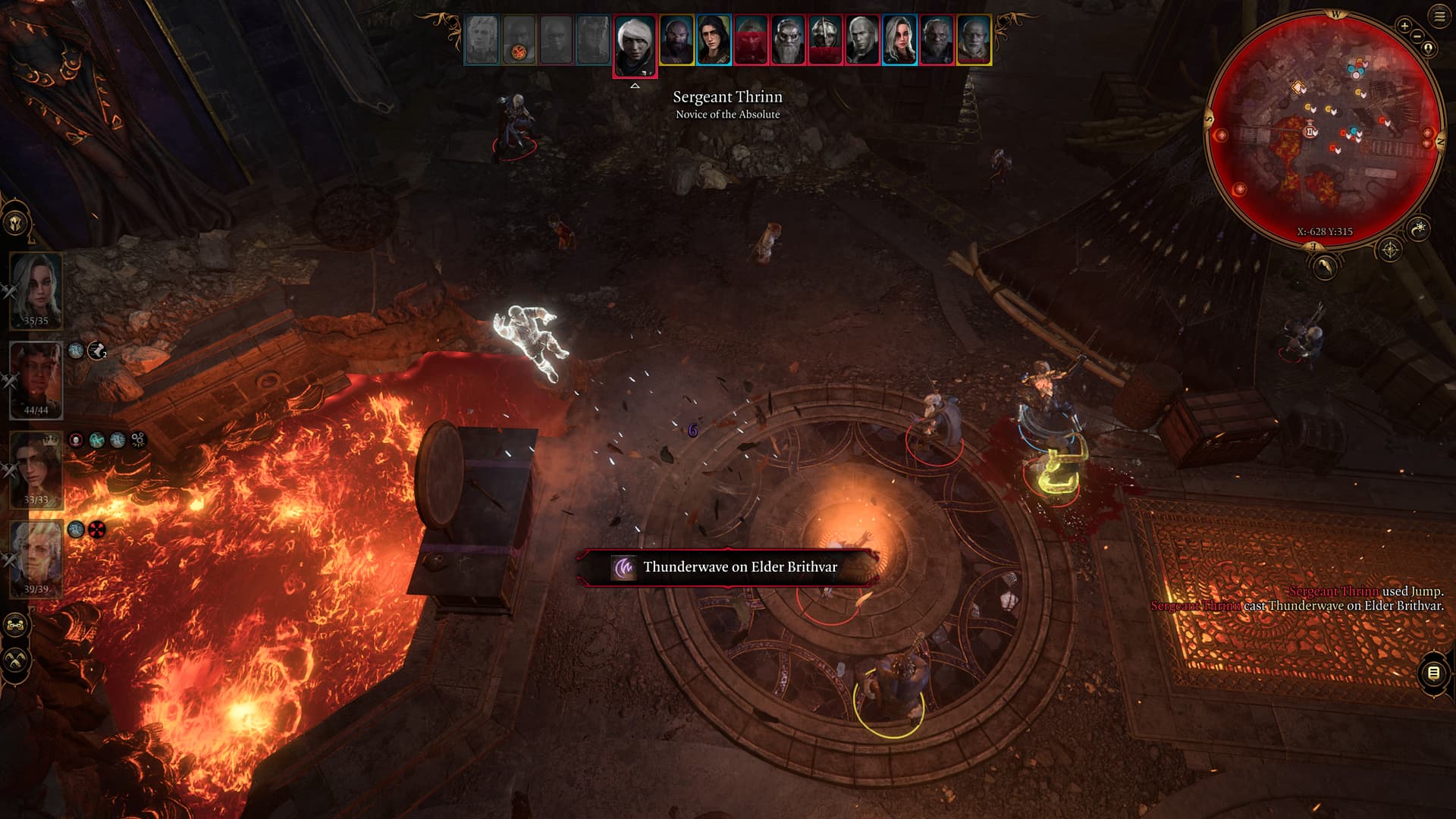Click the Thunderwave on Elder Brithvar banner

[x=728, y=567]
